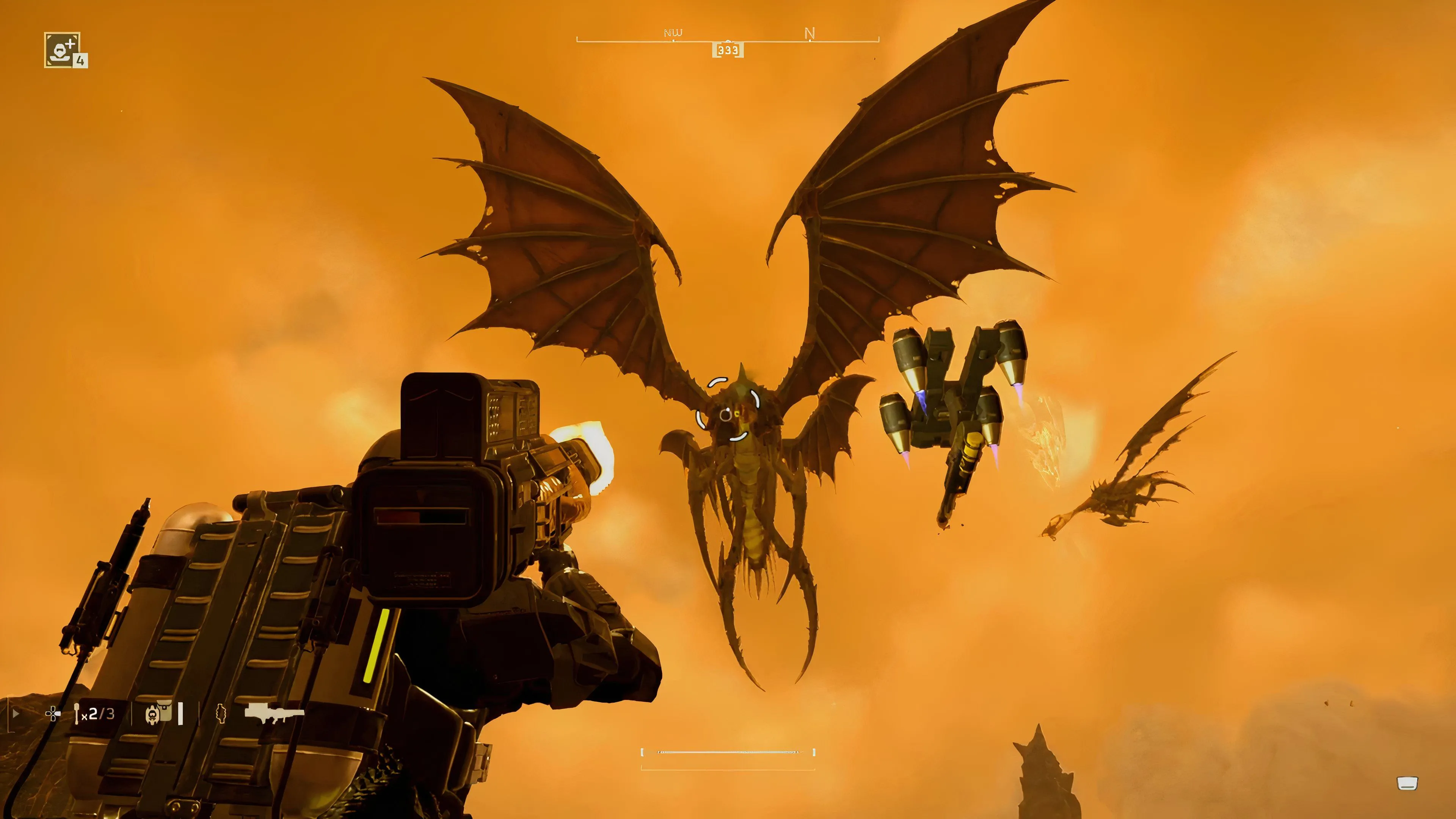Toggle the grenade ammo pip indicator
The height and width of the screenshot is (819, 1456).
[x=180, y=714]
